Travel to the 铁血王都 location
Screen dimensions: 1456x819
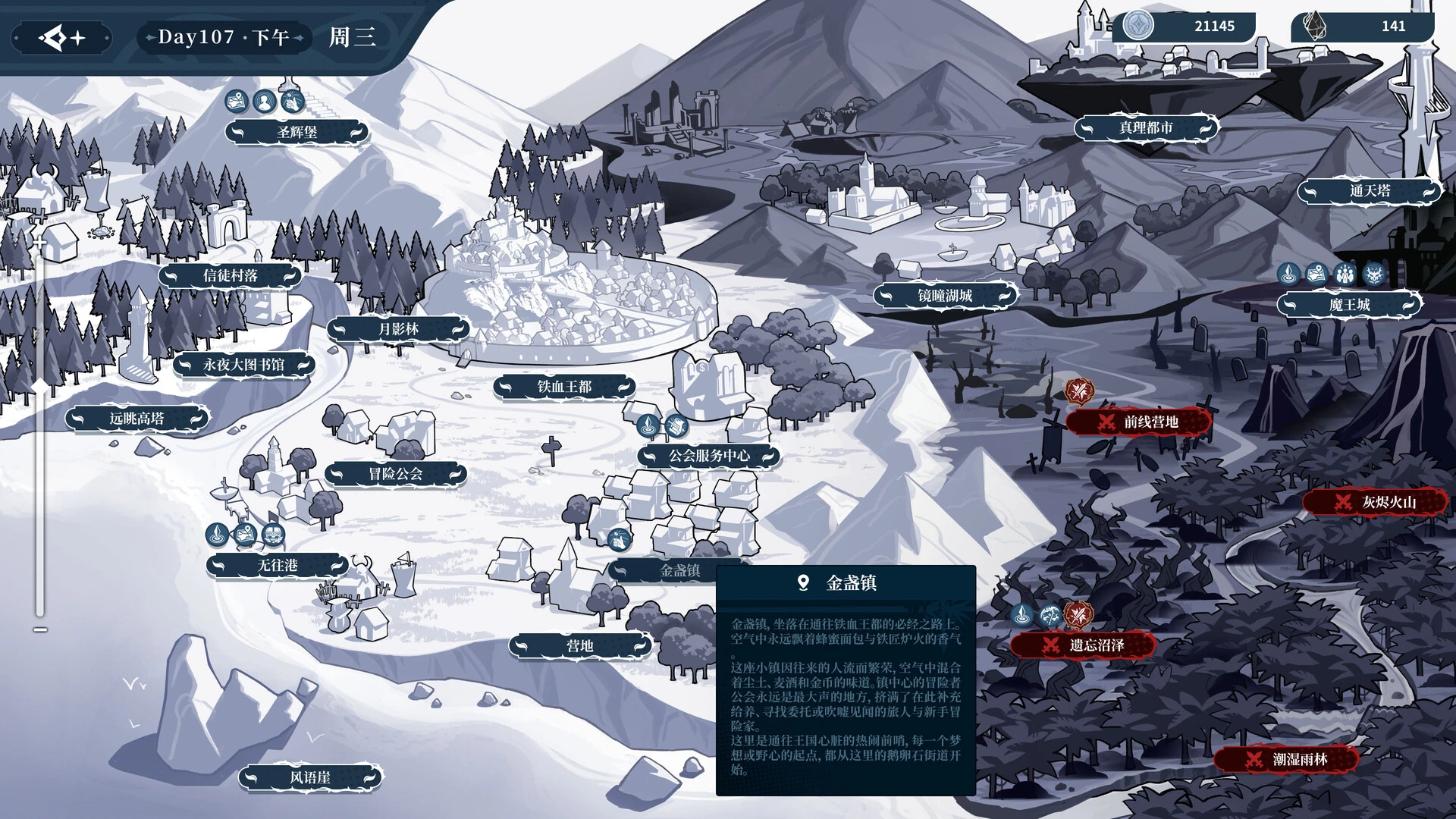(x=565, y=387)
